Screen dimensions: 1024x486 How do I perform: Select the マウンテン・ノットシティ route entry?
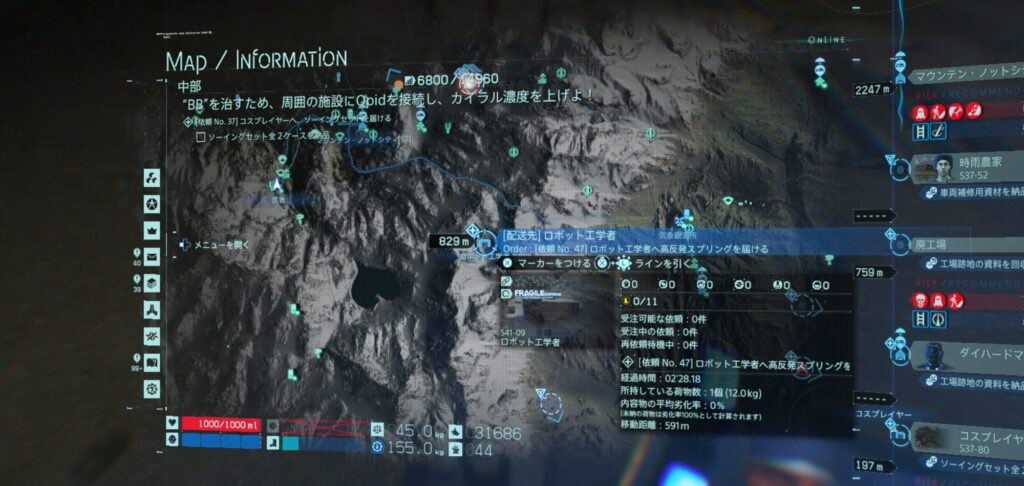click(965, 75)
